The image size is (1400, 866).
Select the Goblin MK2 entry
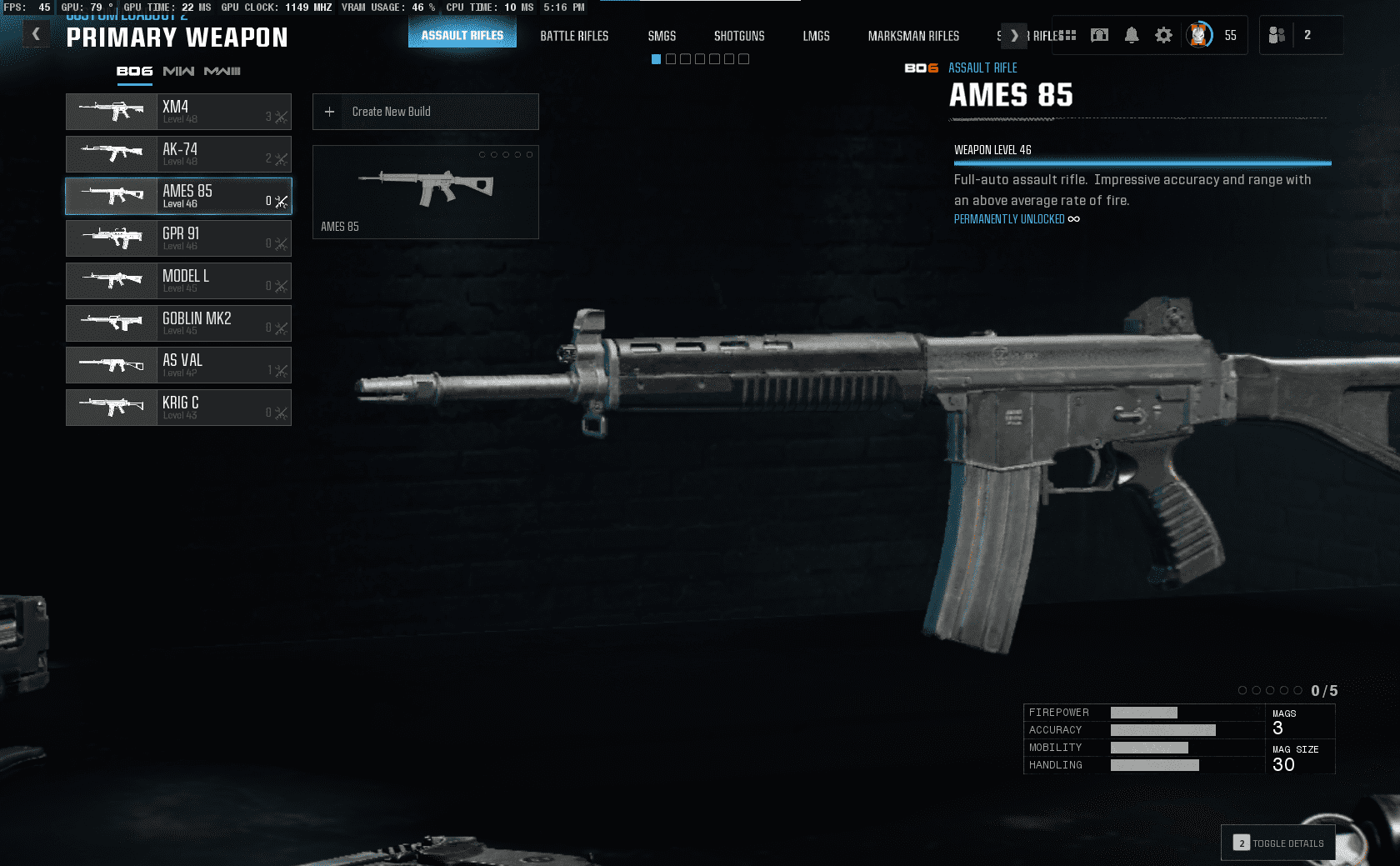178,323
